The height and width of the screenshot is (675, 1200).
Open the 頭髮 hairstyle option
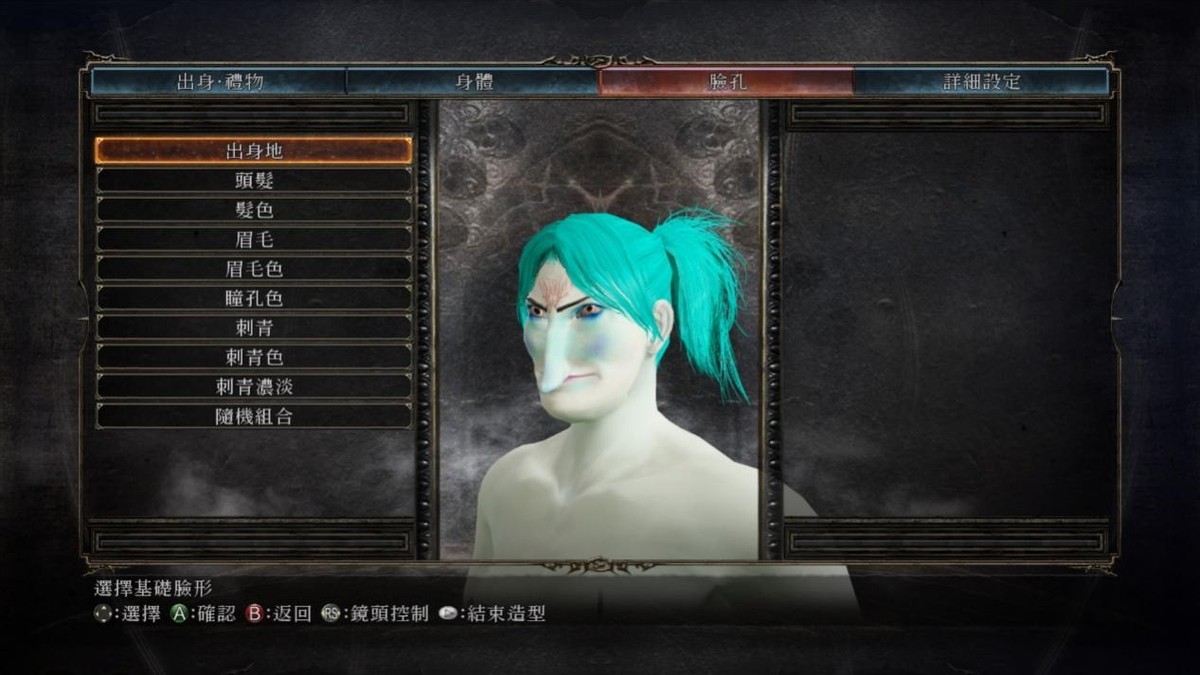[x=254, y=181]
